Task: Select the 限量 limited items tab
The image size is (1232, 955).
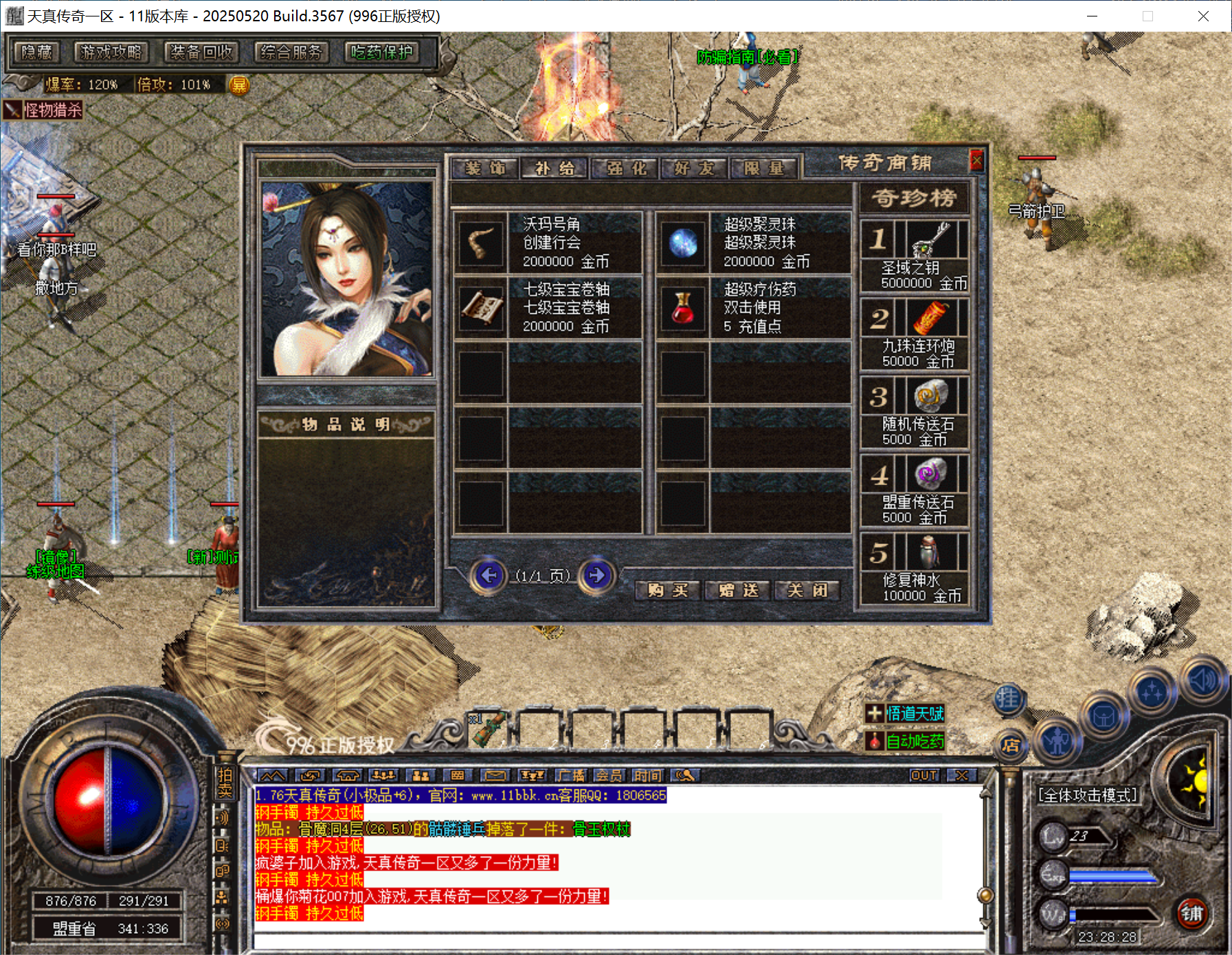Action: 764,168
